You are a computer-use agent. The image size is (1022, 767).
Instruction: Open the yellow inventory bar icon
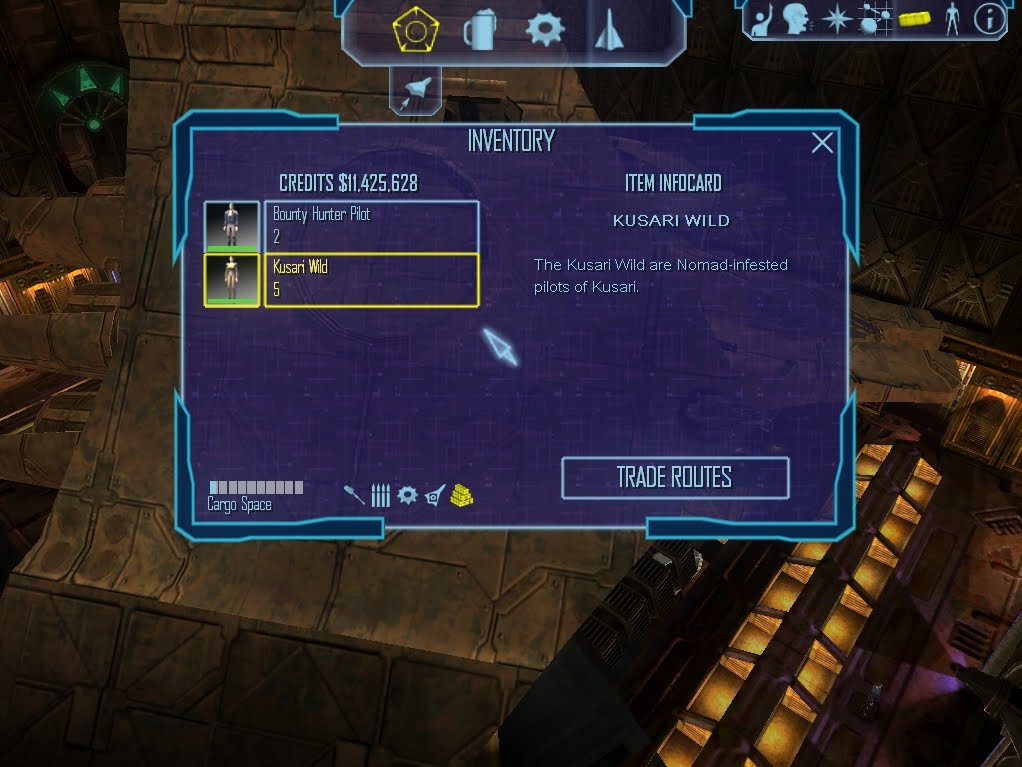915,19
